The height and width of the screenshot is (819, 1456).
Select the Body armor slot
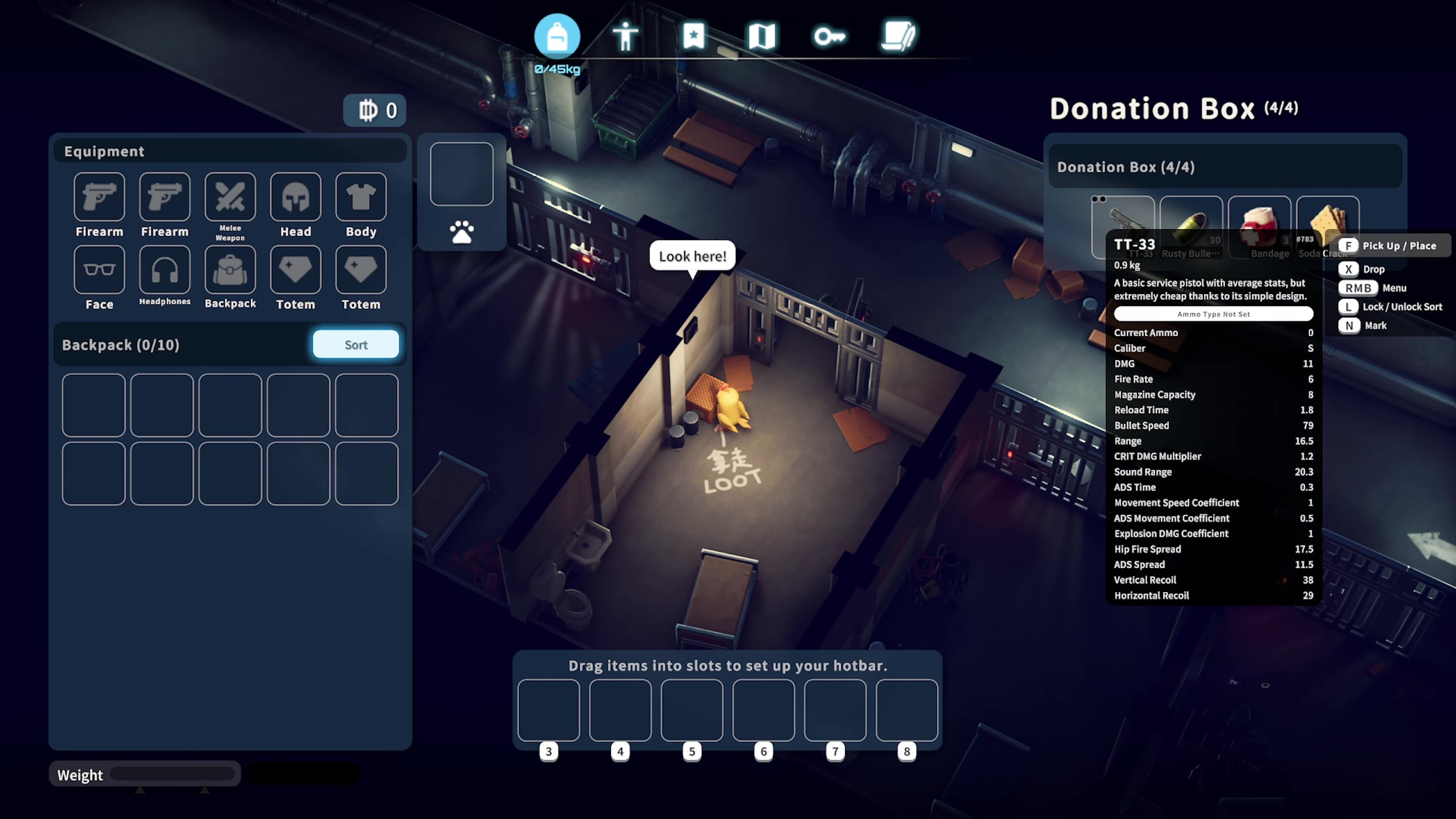coord(361,197)
